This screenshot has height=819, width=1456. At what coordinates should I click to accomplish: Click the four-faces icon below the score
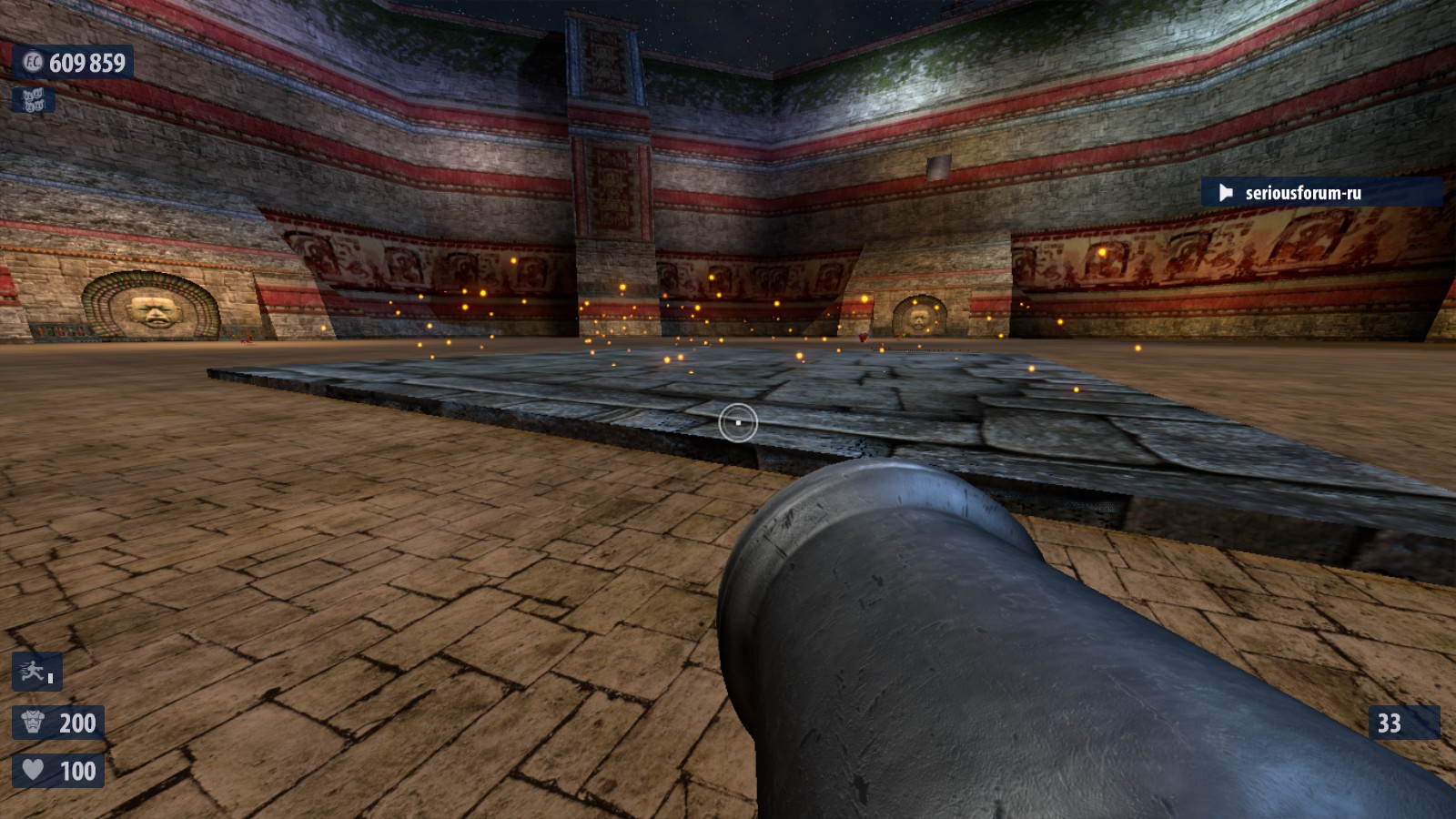(x=34, y=99)
